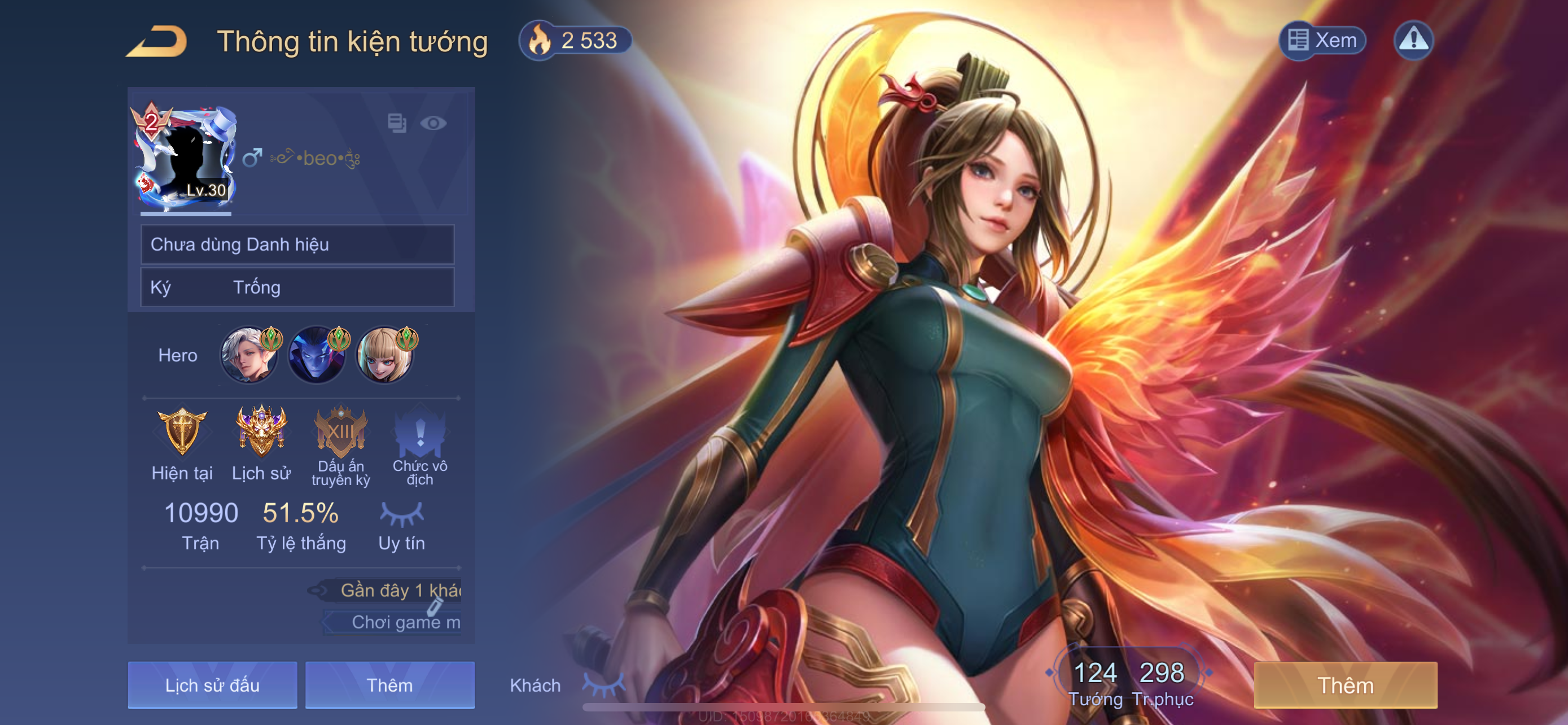
Task: Select the player avatar portrait
Action: (186, 159)
